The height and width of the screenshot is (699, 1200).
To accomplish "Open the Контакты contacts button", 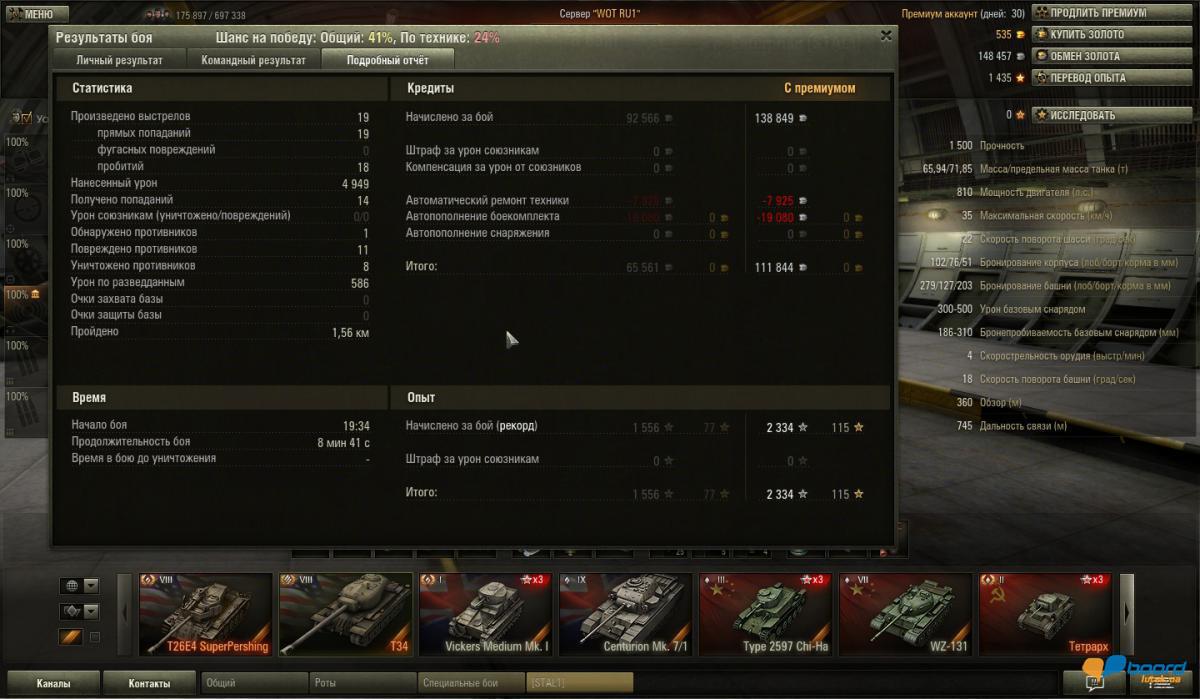I will click(149, 684).
